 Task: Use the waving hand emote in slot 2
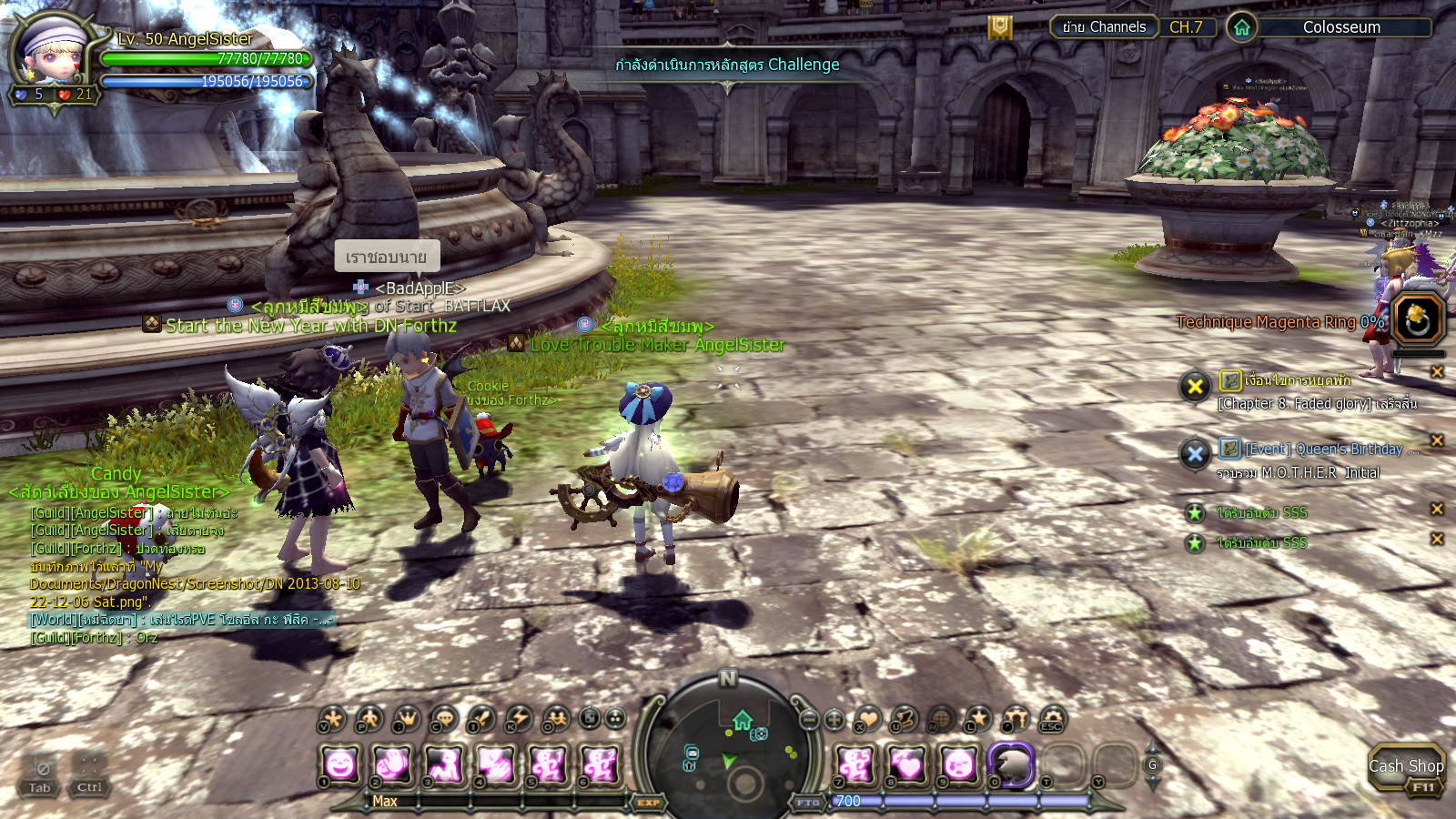click(x=392, y=764)
